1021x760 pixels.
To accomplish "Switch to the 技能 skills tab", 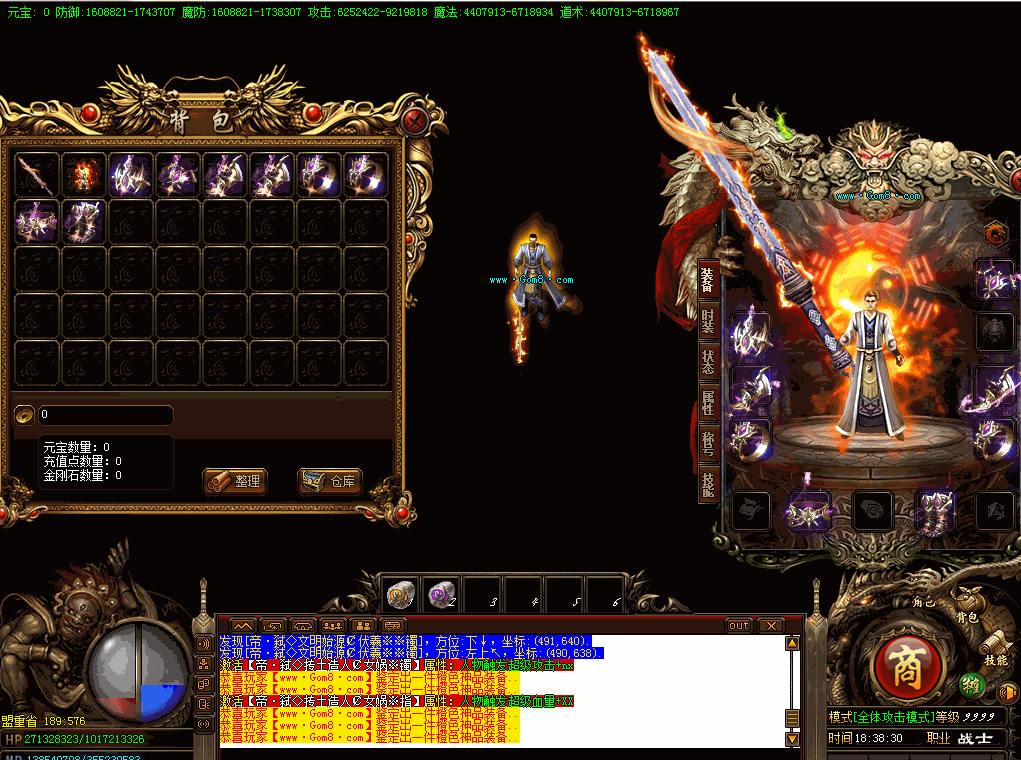I will point(707,484).
